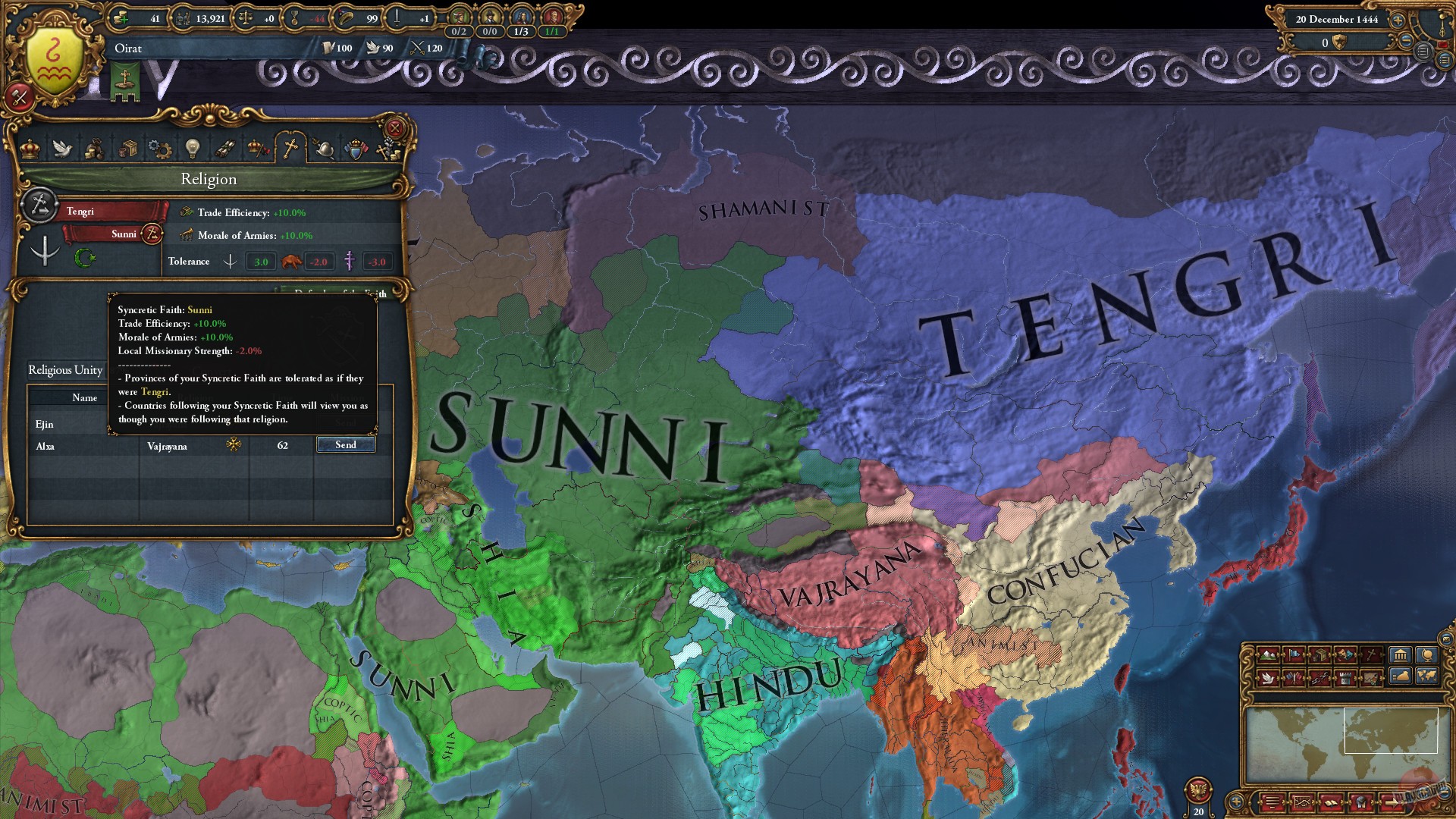Switch to the Ideas tab with the lightbulb
Image resolution: width=1456 pixels, height=819 pixels.
pos(192,148)
